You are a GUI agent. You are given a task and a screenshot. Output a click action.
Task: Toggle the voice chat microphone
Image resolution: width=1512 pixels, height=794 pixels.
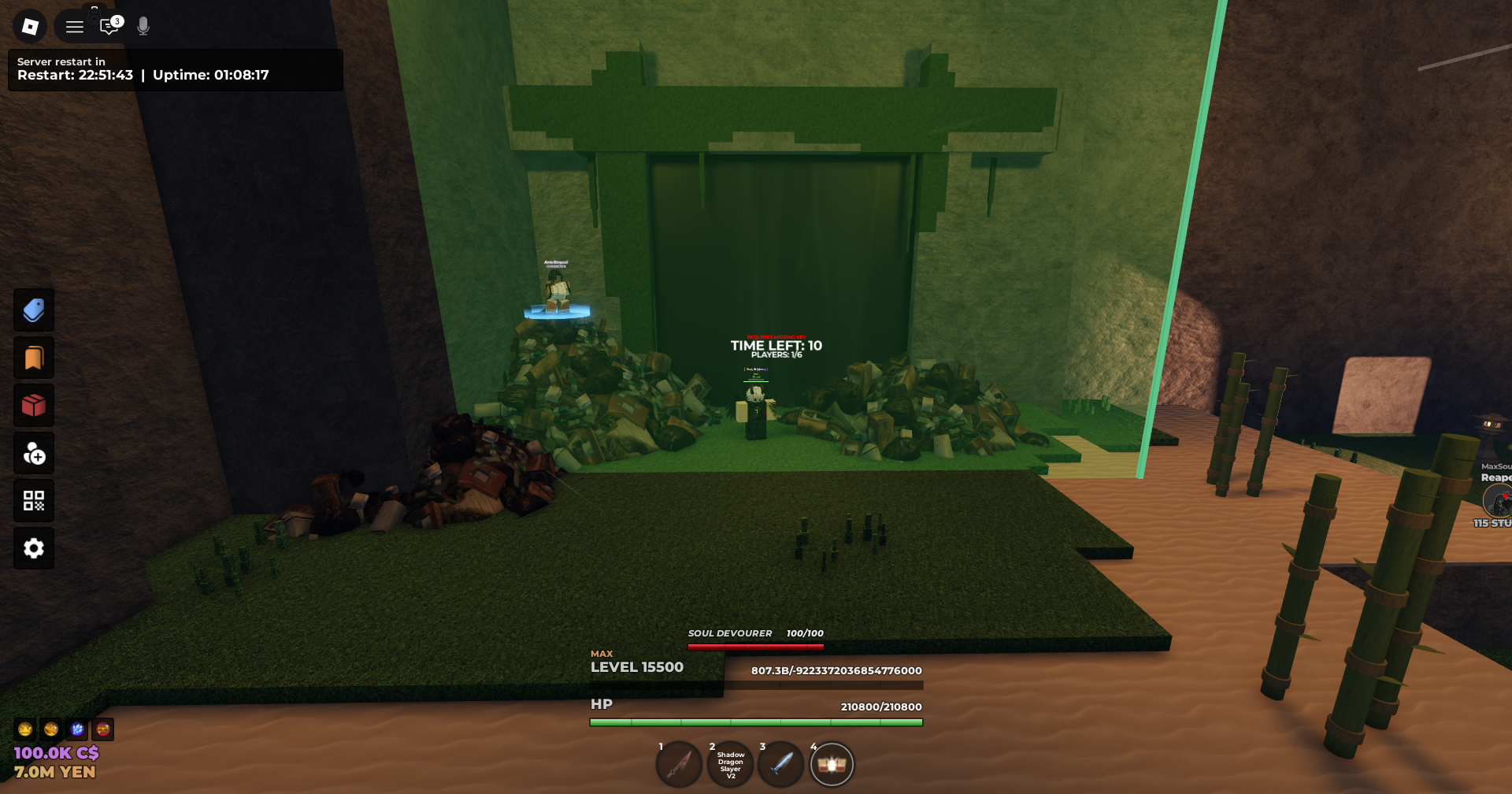[x=142, y=26]
